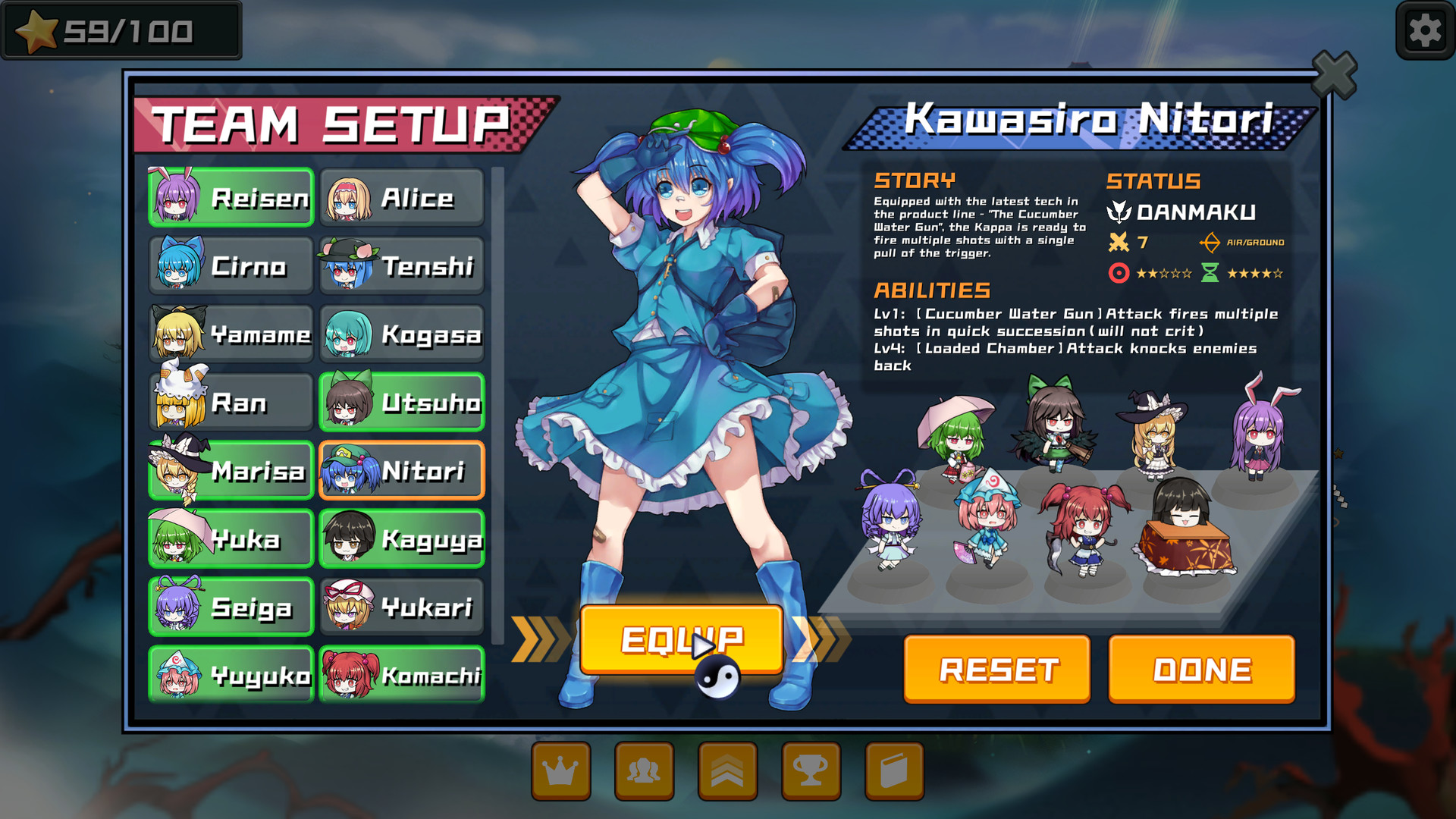1456x819 pixels.
Task: Confirm with the DONE button
Action: (x=1200, y=668)
